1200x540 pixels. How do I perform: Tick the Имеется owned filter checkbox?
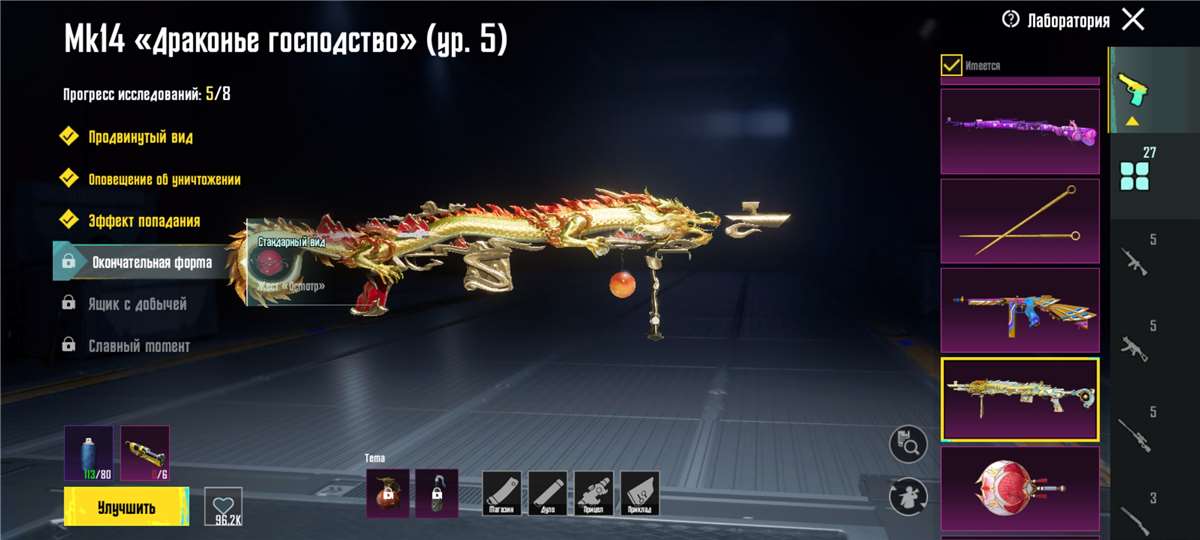pyautogui.click(x=952, y=66)
